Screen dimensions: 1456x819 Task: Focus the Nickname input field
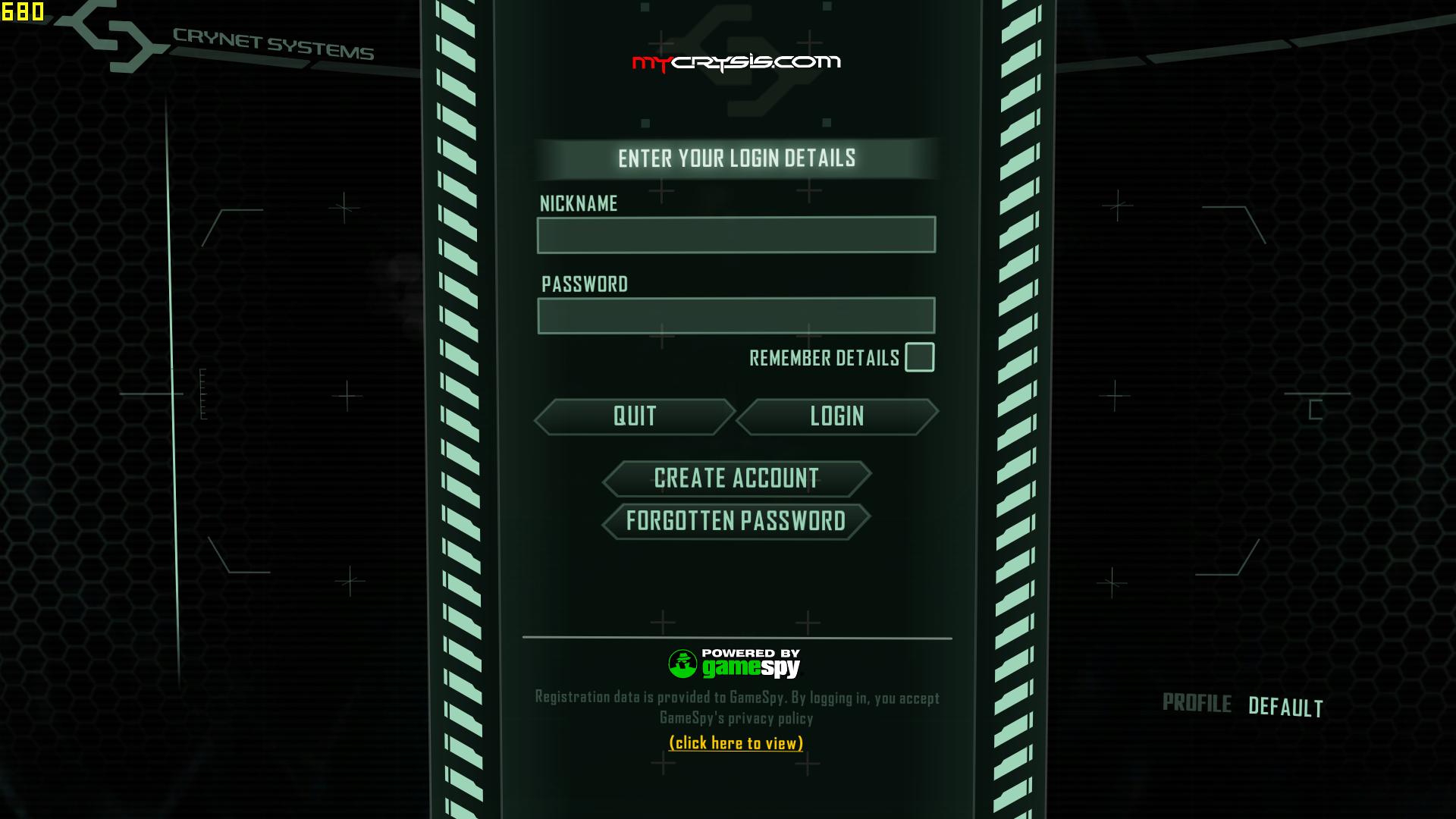pyautogui.click(x=736, y=235)
